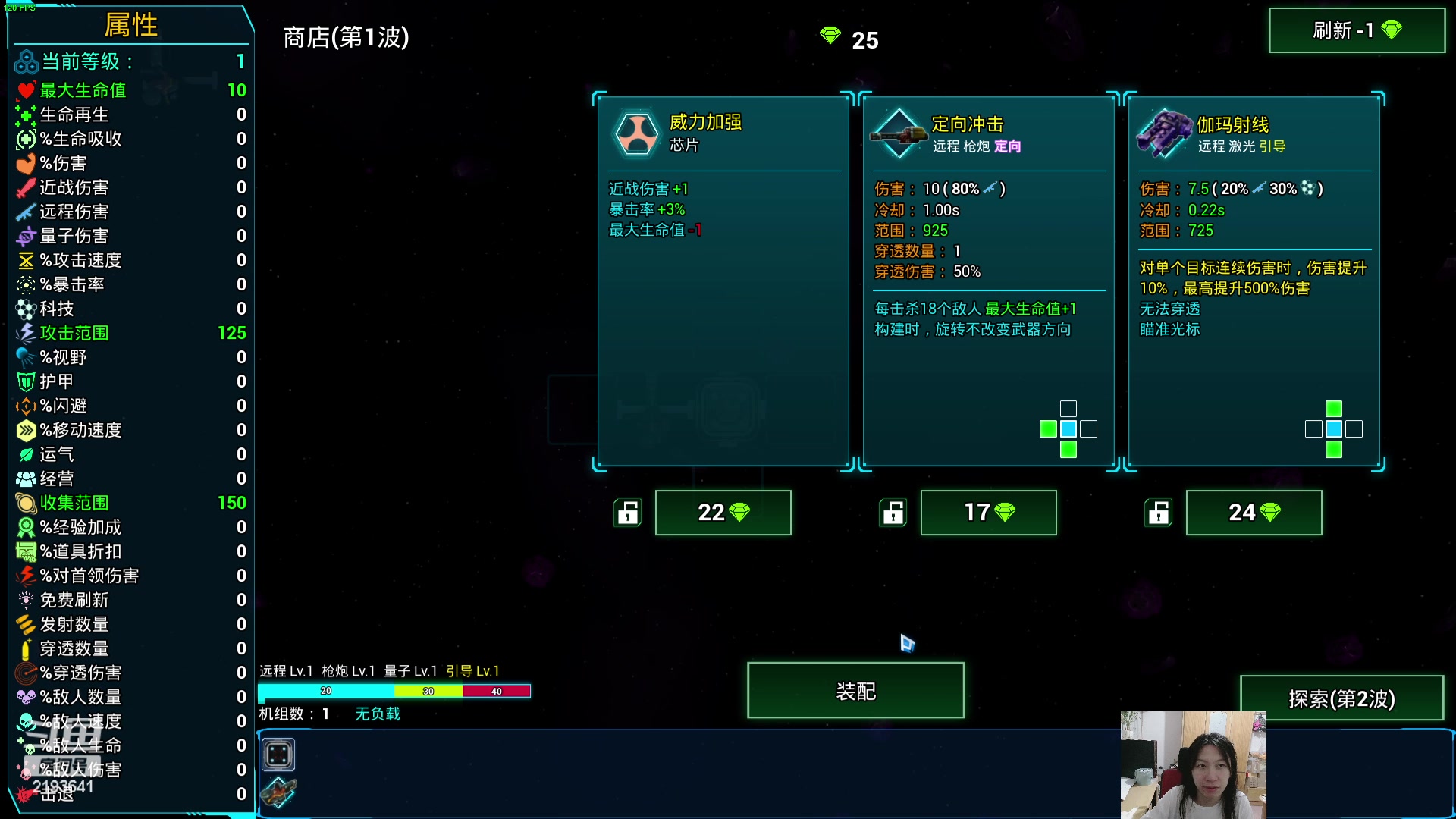Refresh the shop for 1 gem

pyautogui.click(x=1357, y=30)
